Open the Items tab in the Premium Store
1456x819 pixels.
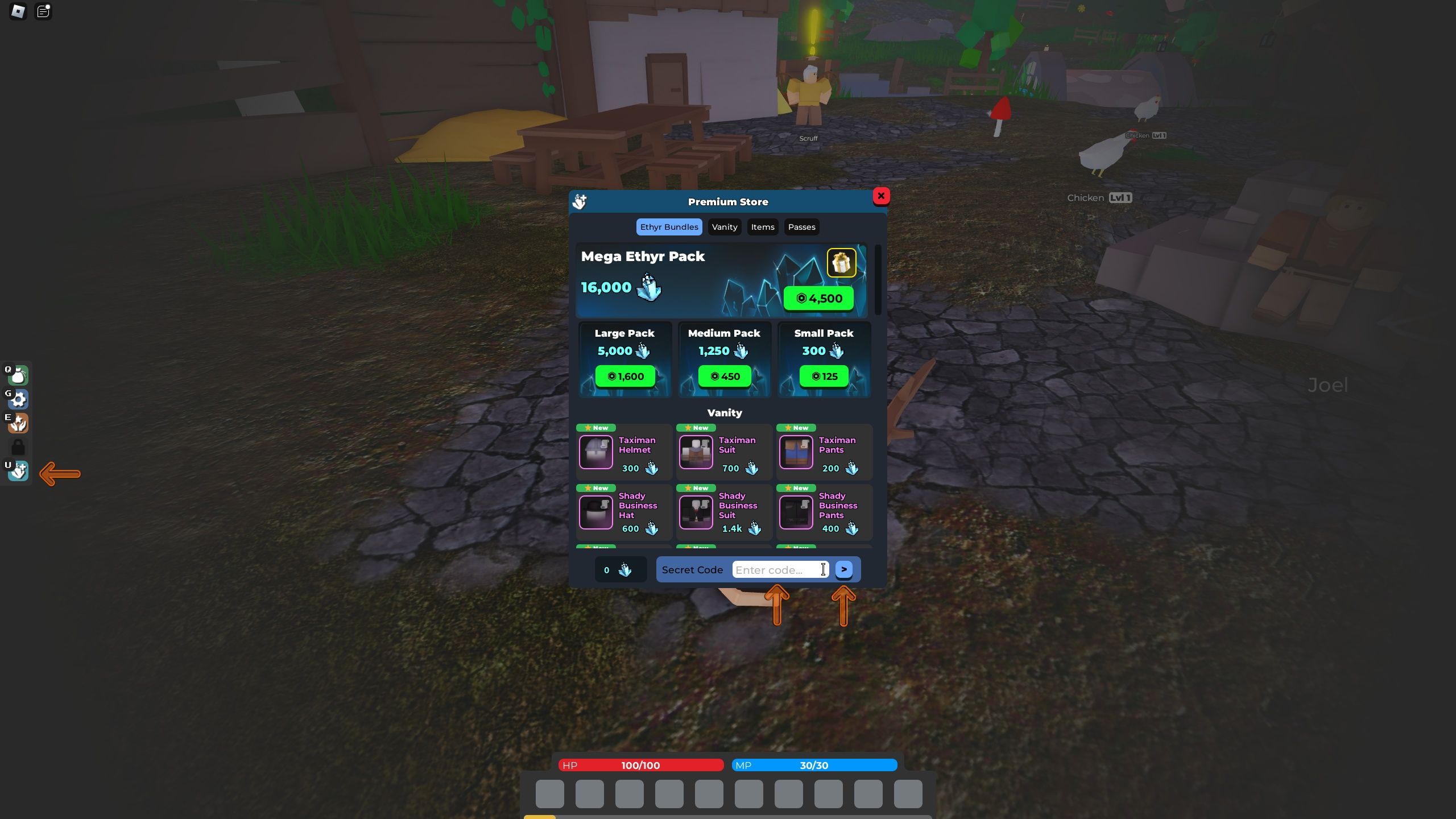point(762,227)
